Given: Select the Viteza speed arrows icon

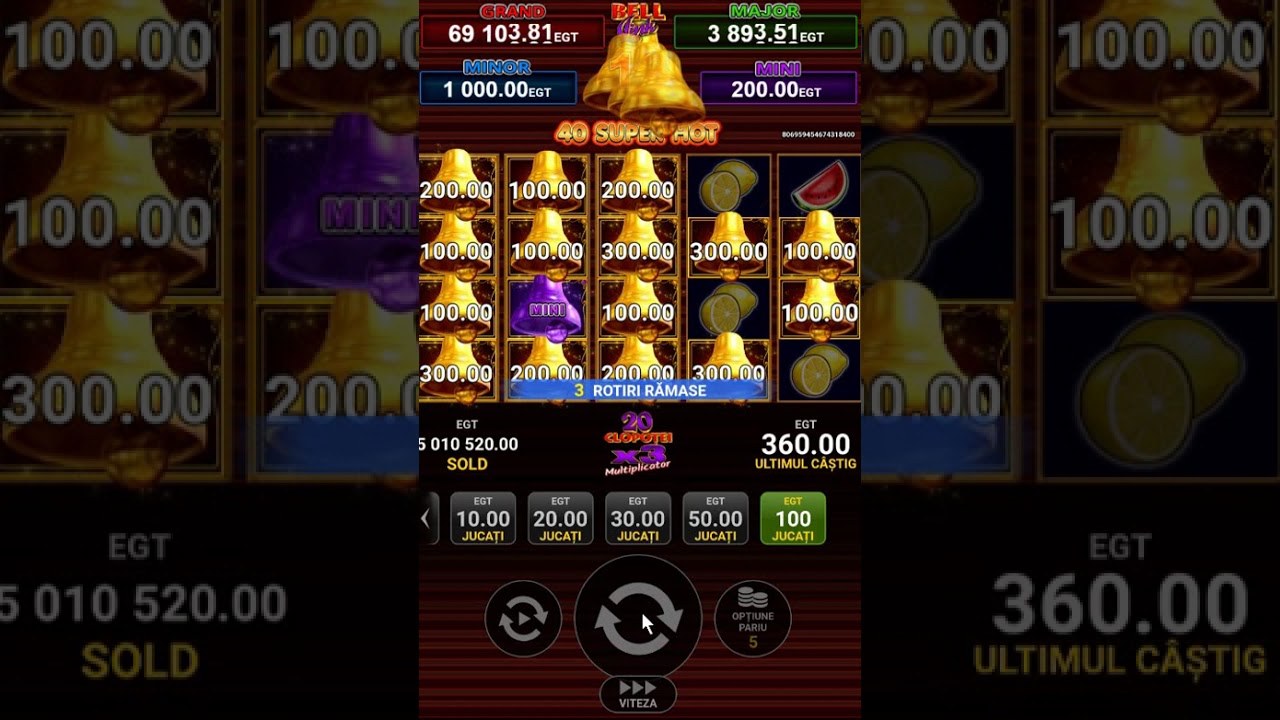Looking at the screenshot, I should pos(638,692).
